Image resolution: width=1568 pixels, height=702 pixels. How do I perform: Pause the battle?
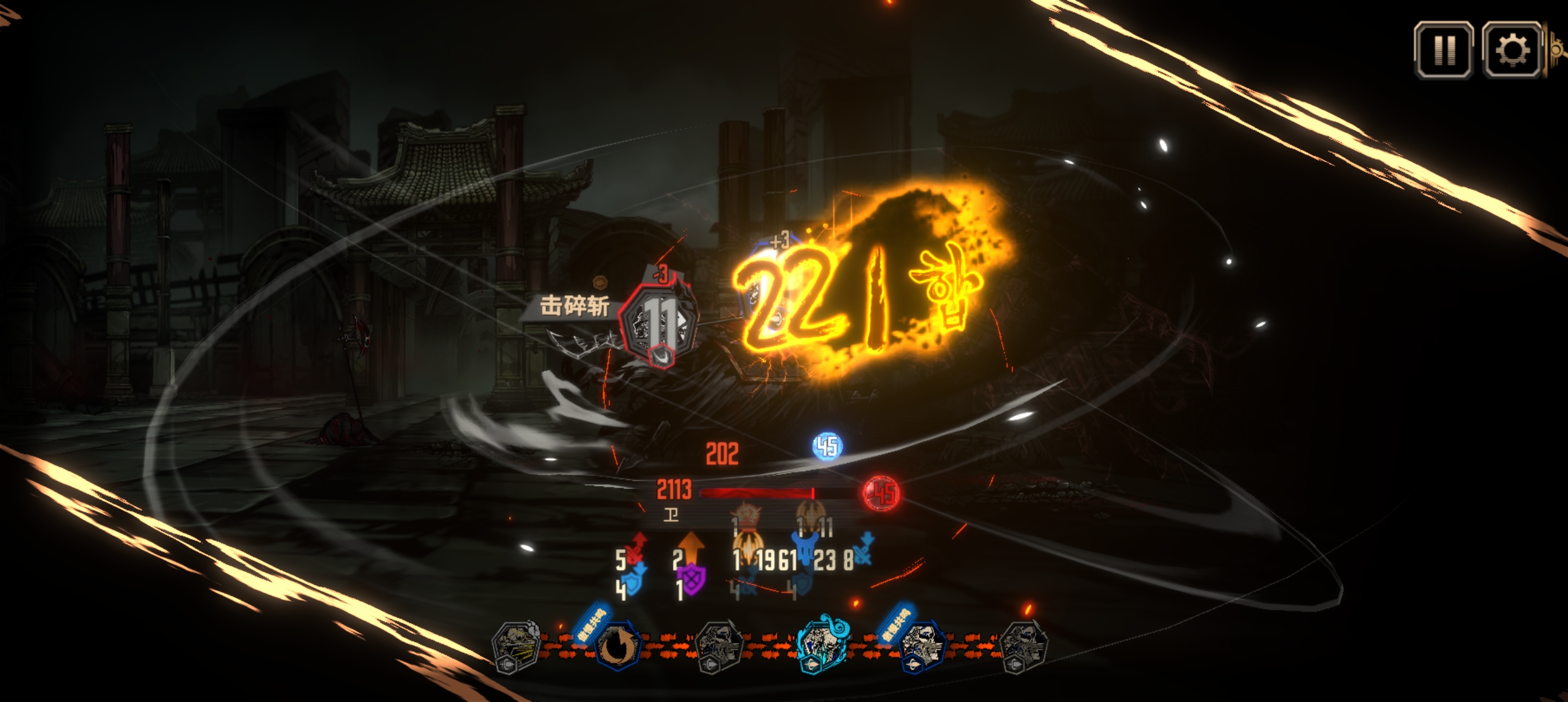(x=1443, y=51)
